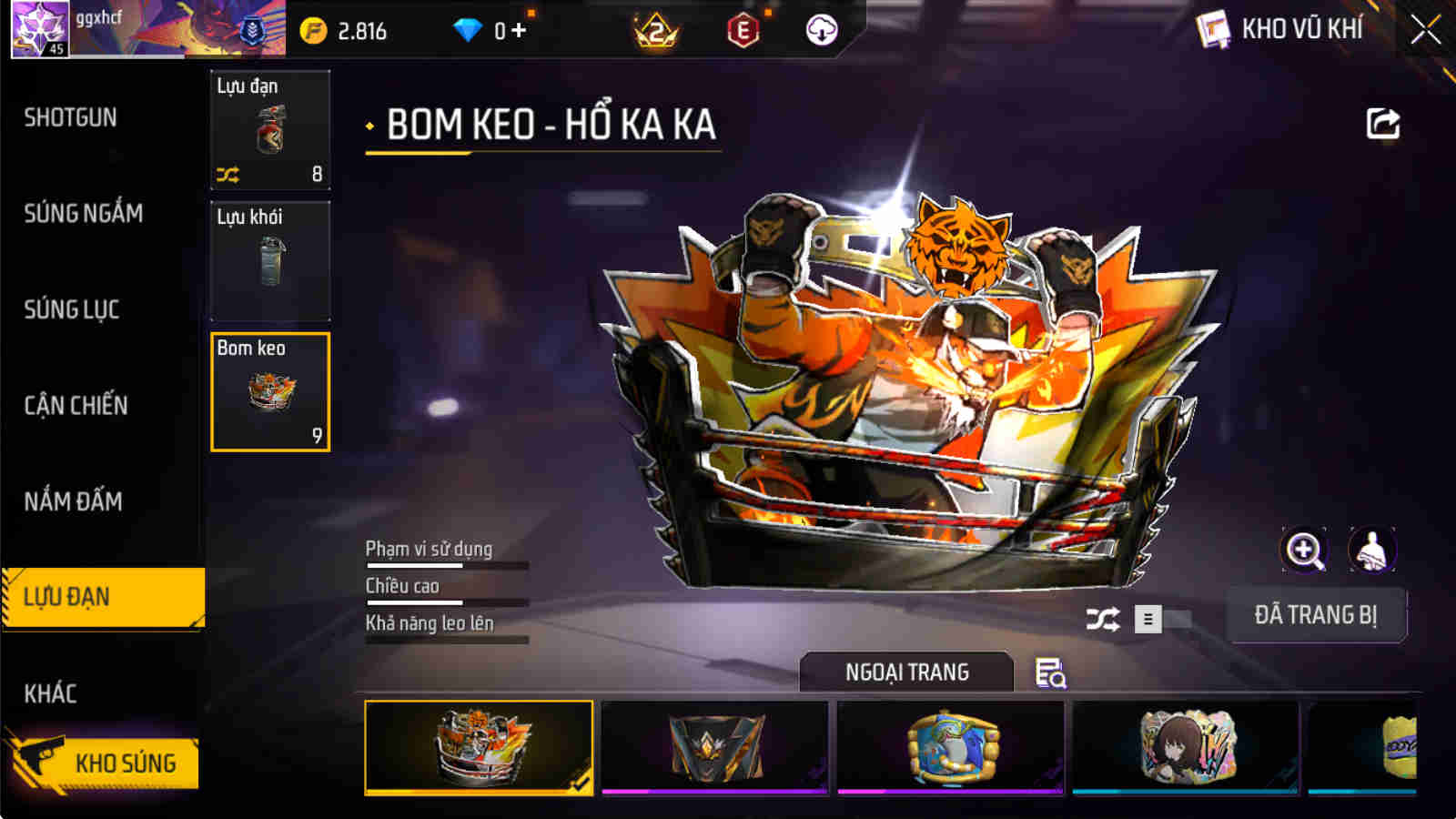Click the gold coin currency icon

(x=314, y=30)
